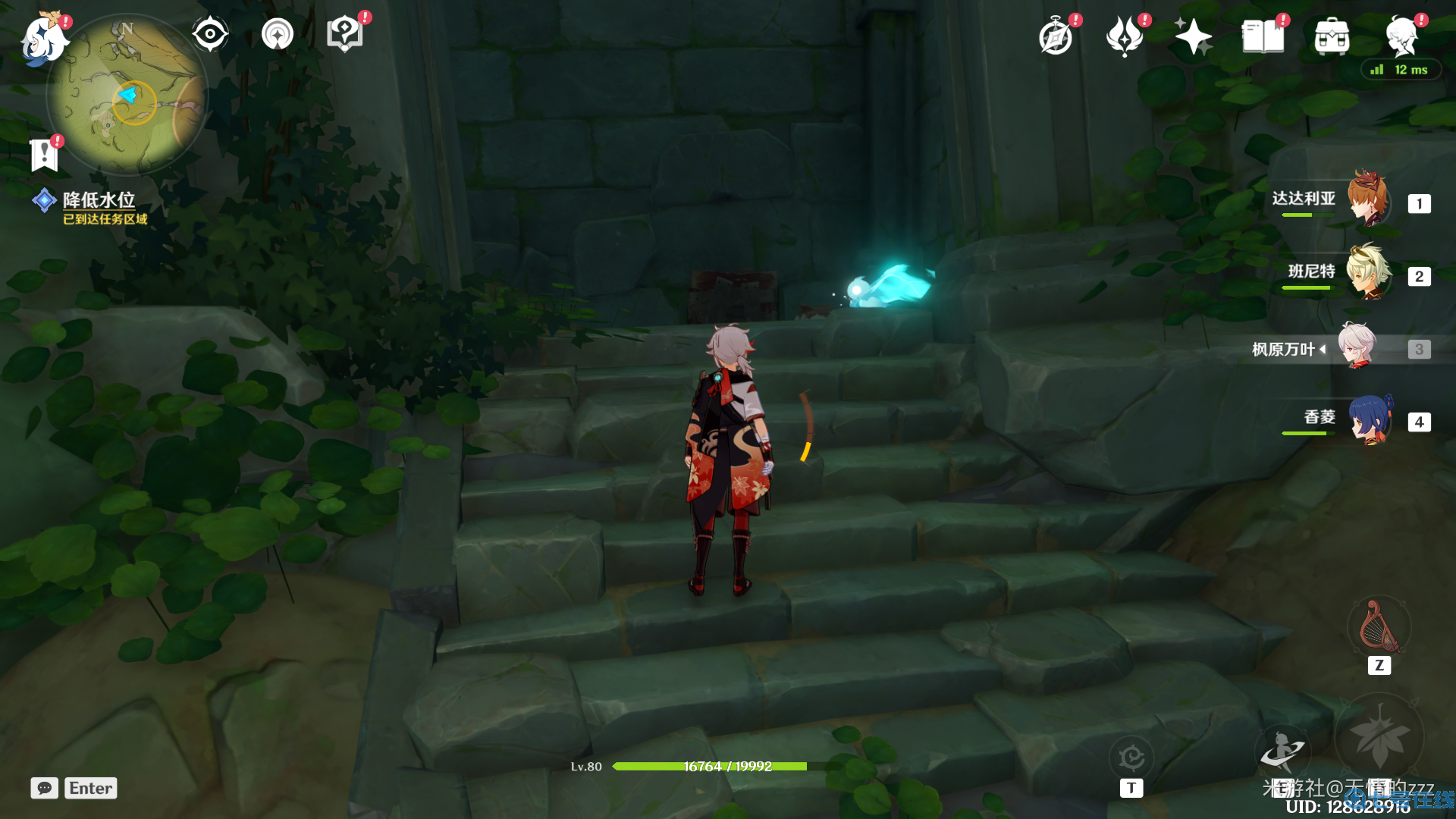The image size is (1456, 819).
Task: Open the tutorial tips shield icon
Action: (x=344, y=34)
